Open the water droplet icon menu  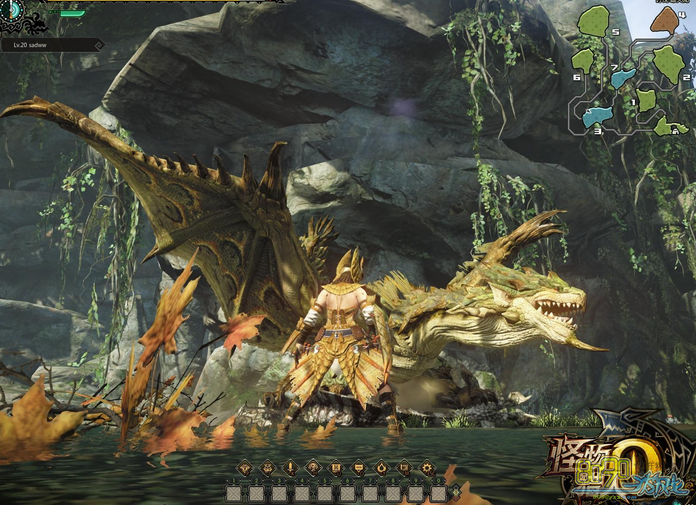382,467
